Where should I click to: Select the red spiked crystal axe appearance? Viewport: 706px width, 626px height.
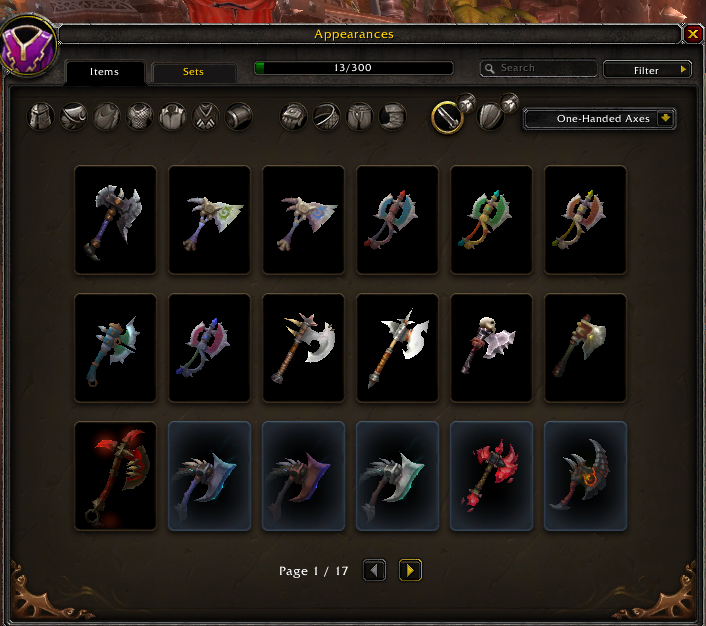coord(491,476)
